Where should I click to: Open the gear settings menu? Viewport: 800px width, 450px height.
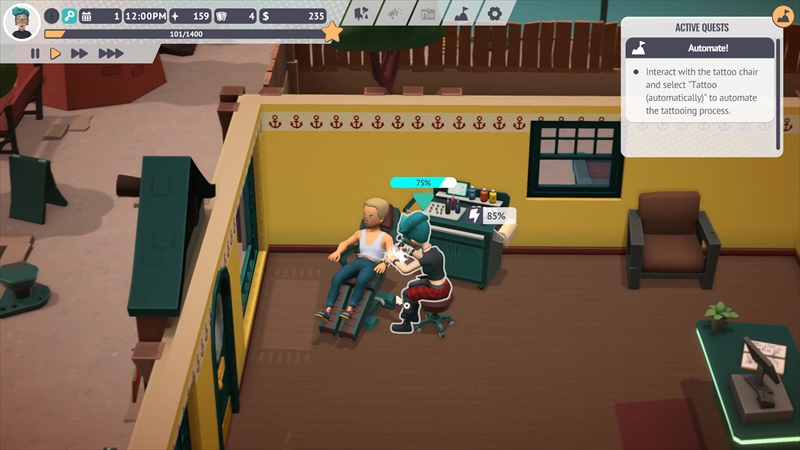[494, 14]
